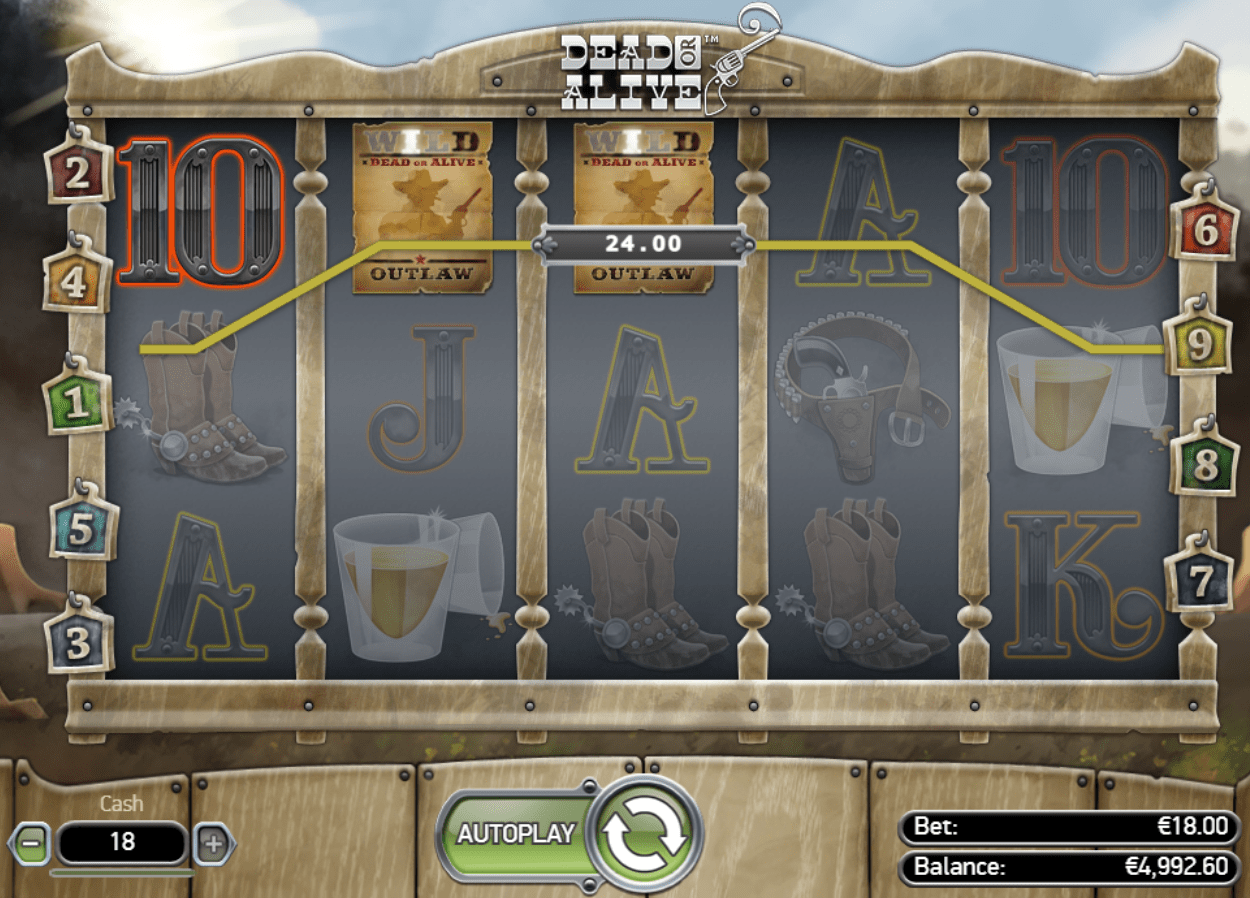Show payline tag number 8

click(1205, 465)
